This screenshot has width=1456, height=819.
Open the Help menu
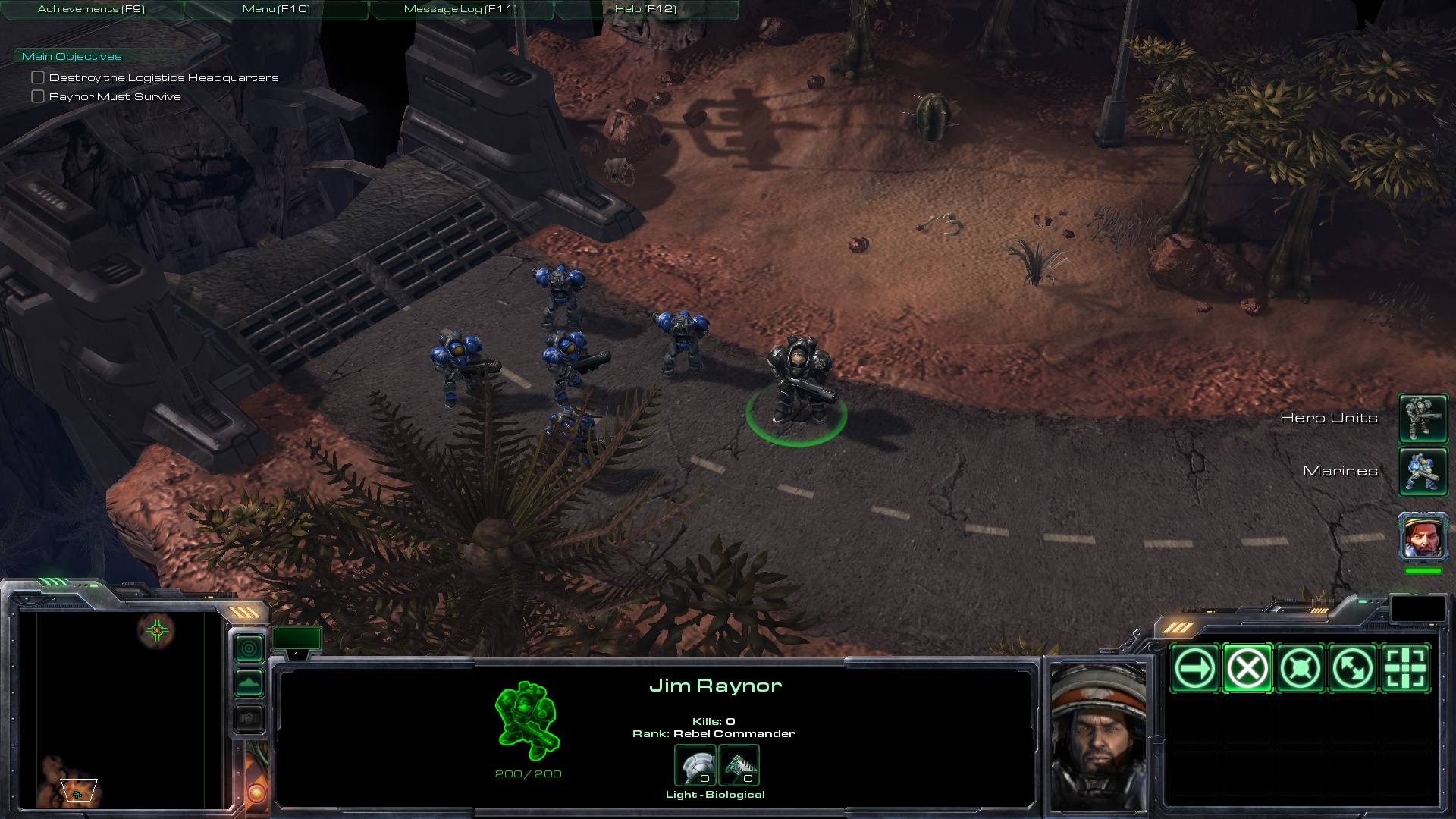pos(645,9)
